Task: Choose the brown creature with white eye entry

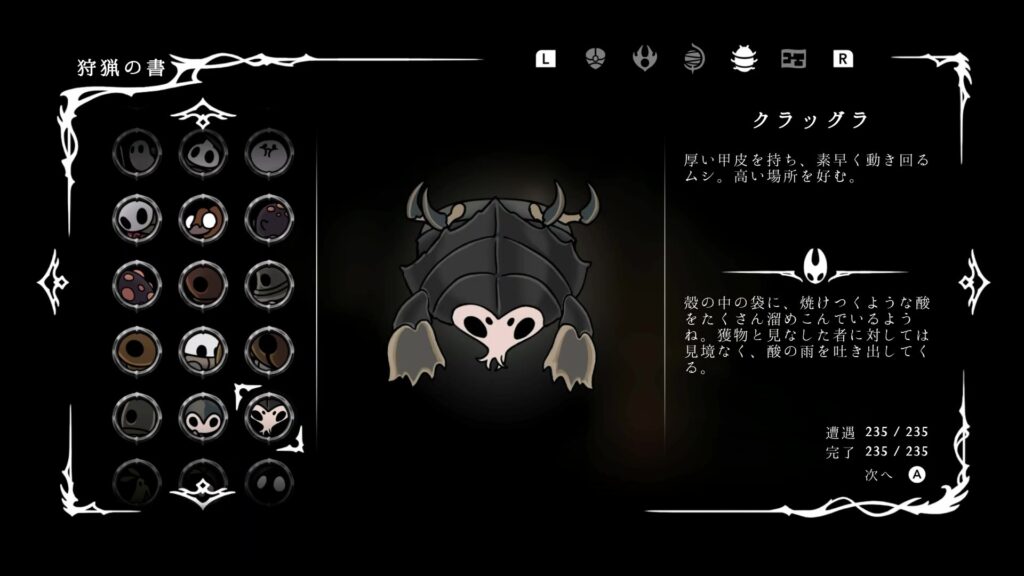Action: [x=202, y=218]
